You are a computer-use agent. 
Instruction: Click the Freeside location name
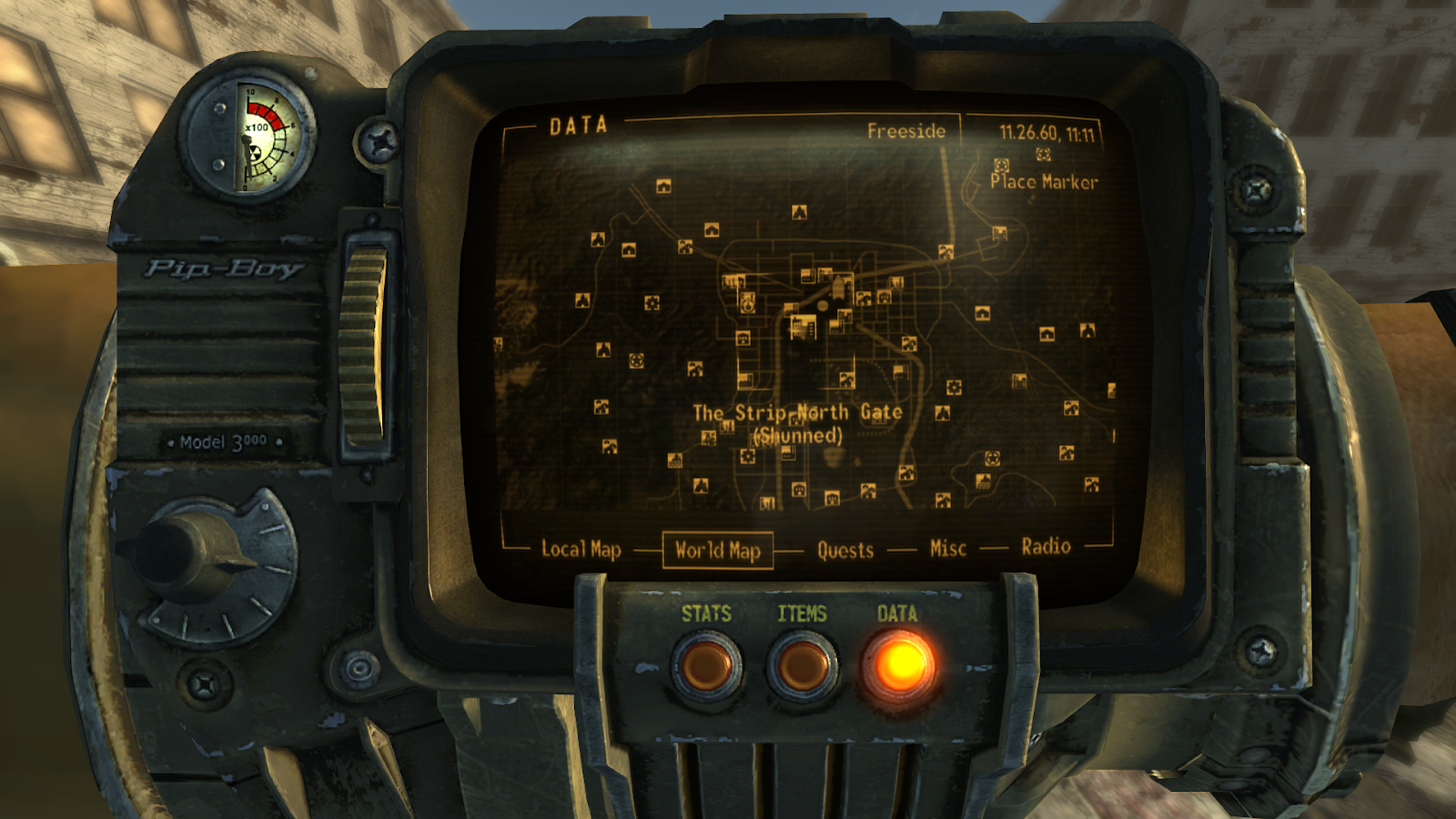[x=909, y=130]
